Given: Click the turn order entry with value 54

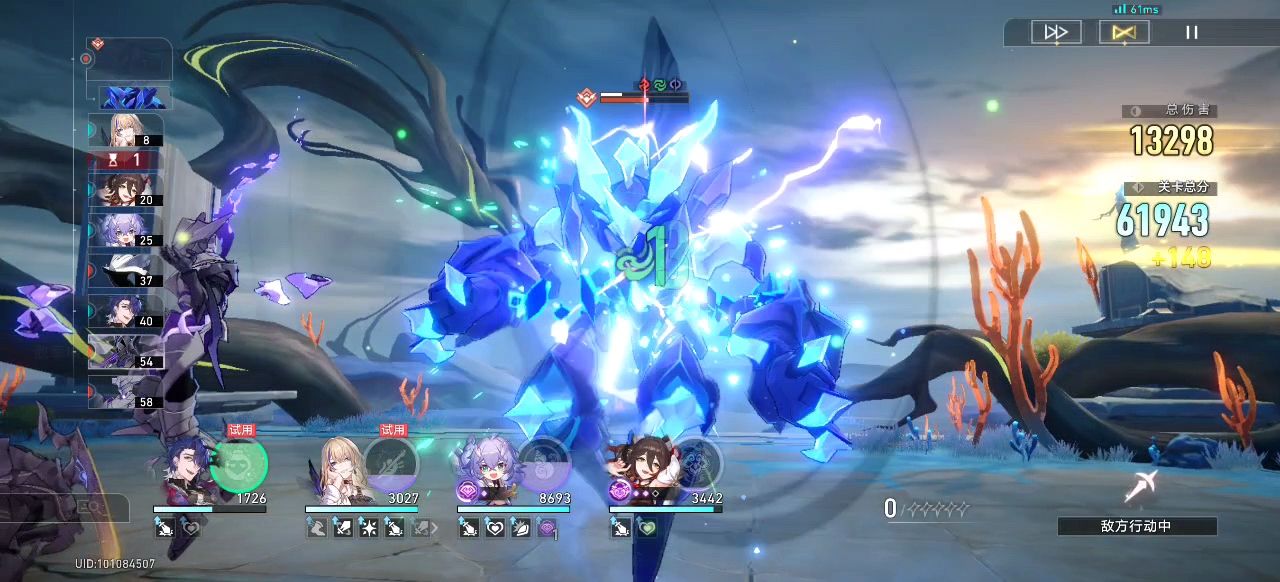Looking at the screenshot, I should click(x=126, y=351).
